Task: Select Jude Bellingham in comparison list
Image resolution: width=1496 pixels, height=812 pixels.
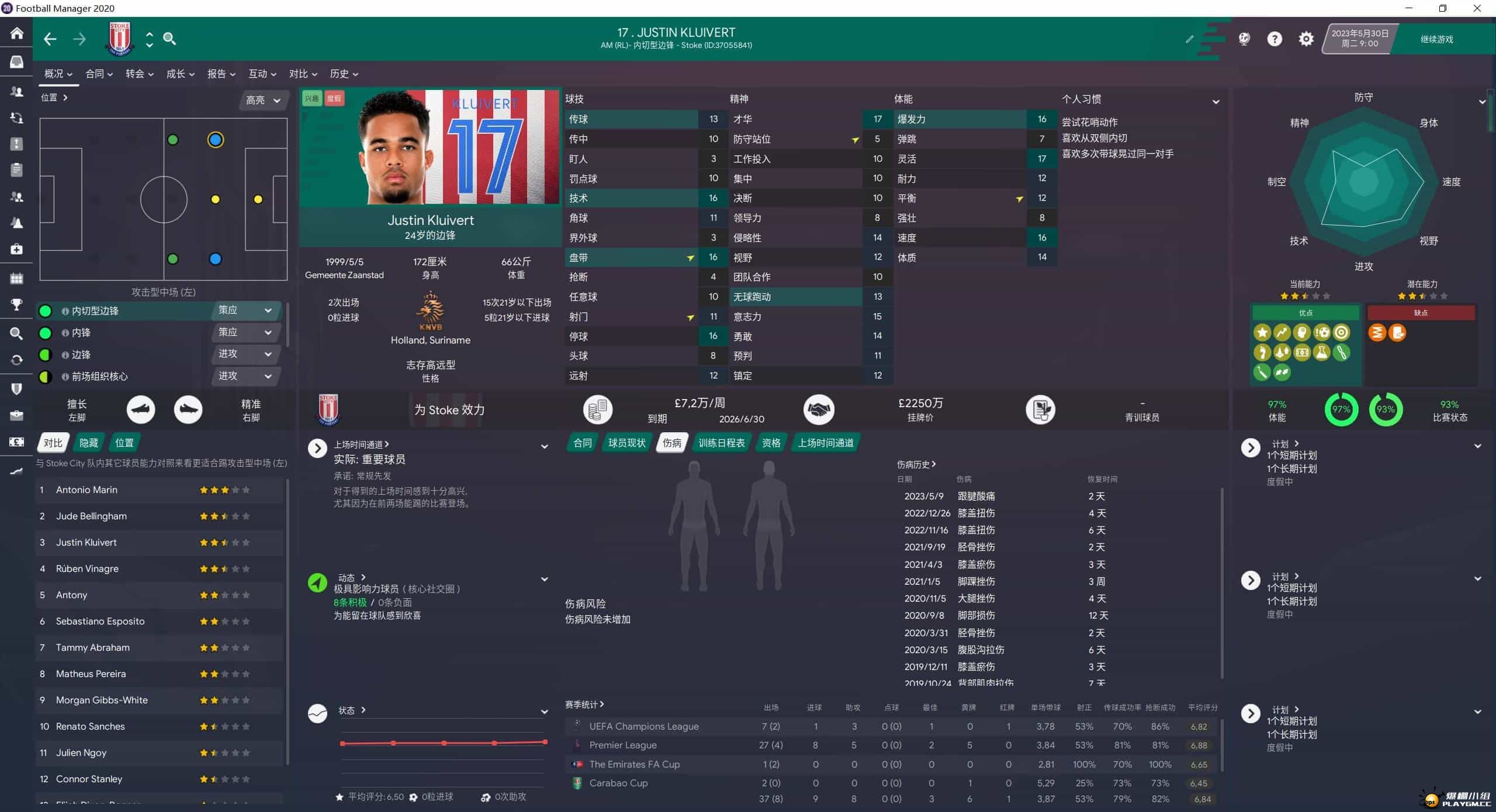Action: coord(91,516)
